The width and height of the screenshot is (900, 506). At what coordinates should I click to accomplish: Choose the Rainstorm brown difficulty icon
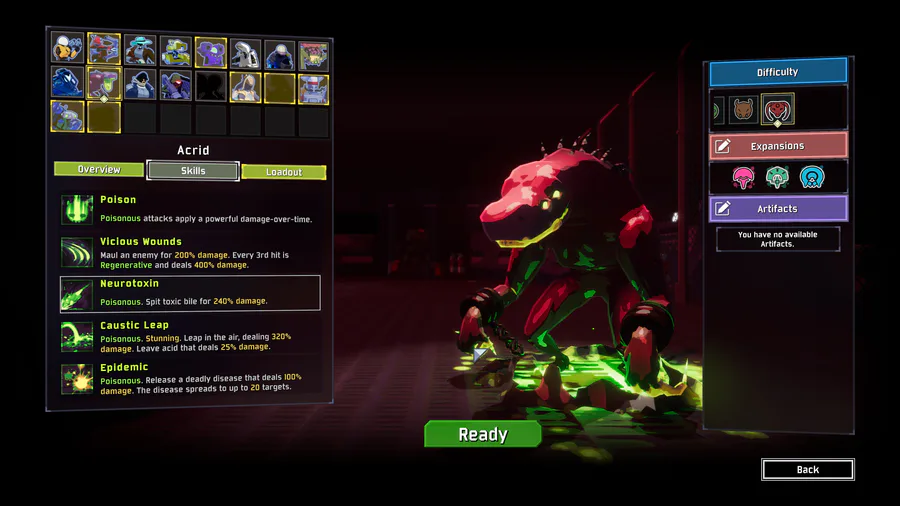742,109
